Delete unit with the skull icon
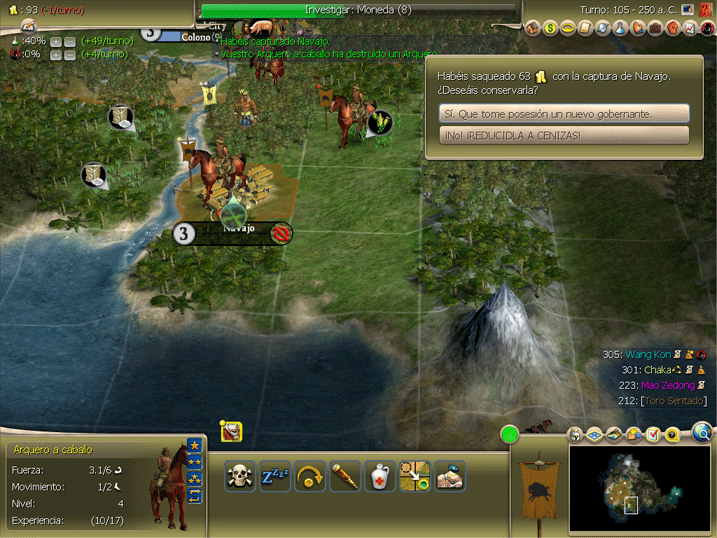This screenshot has height=538, width=717. [239, 477]
